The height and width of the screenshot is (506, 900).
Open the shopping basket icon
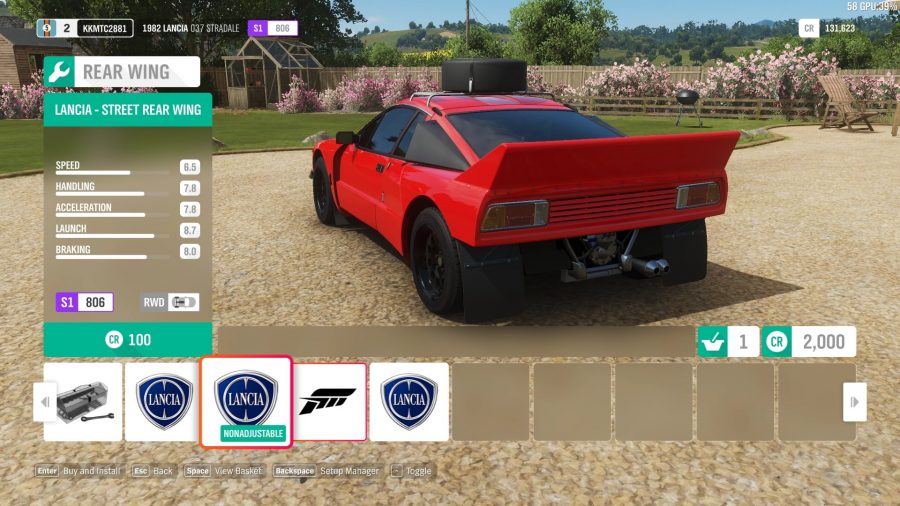coord(711,341)
